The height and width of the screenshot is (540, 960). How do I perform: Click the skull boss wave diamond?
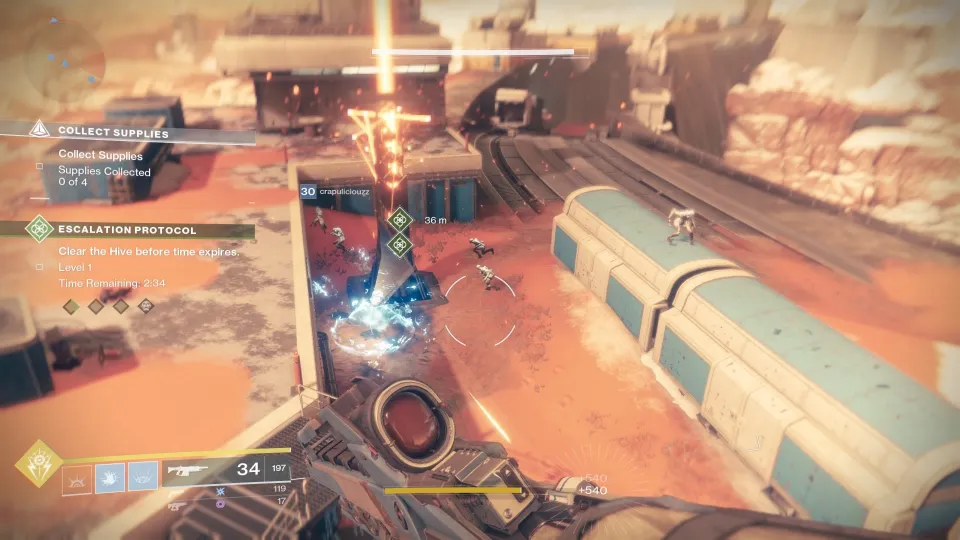click(x=145, y=306)
